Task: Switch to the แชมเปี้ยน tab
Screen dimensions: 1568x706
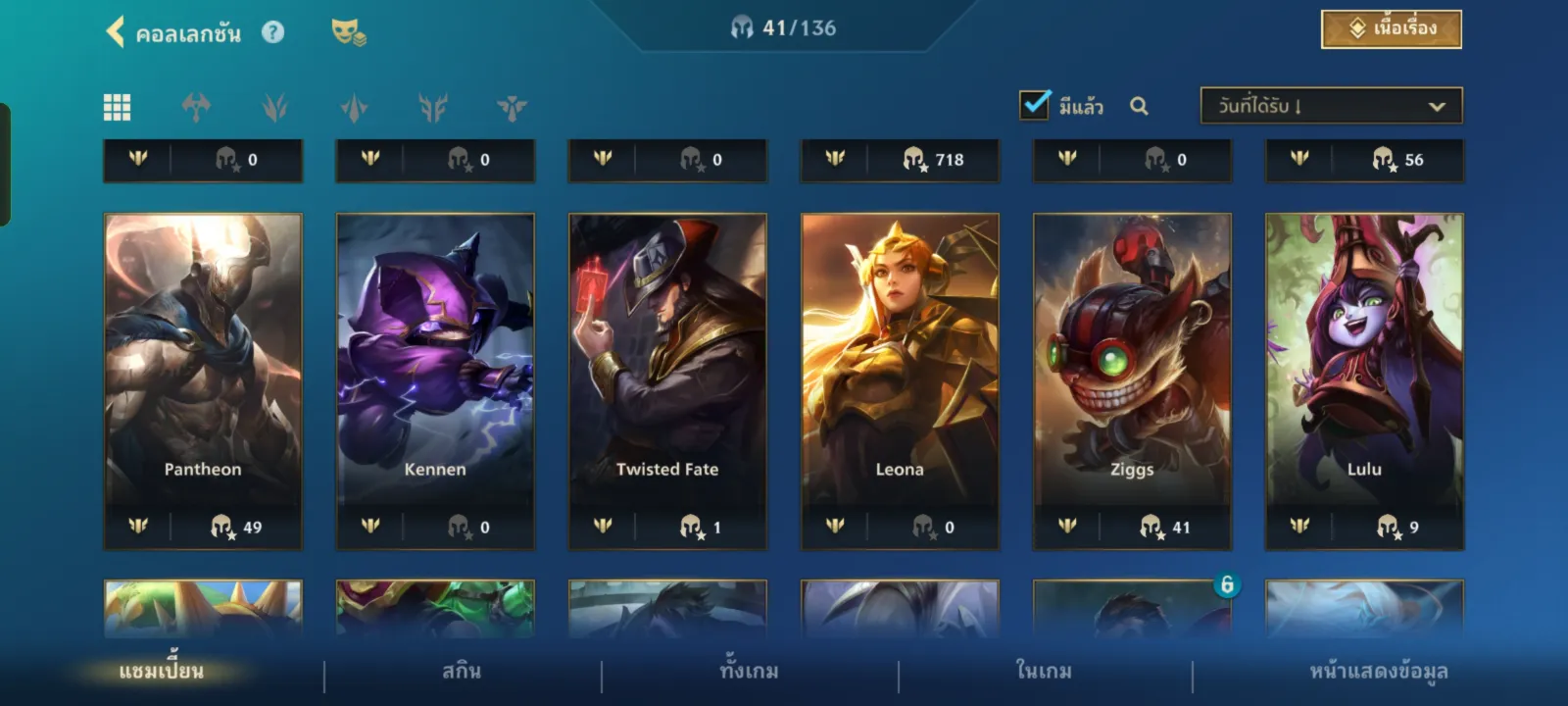Action: coord(162,672)
